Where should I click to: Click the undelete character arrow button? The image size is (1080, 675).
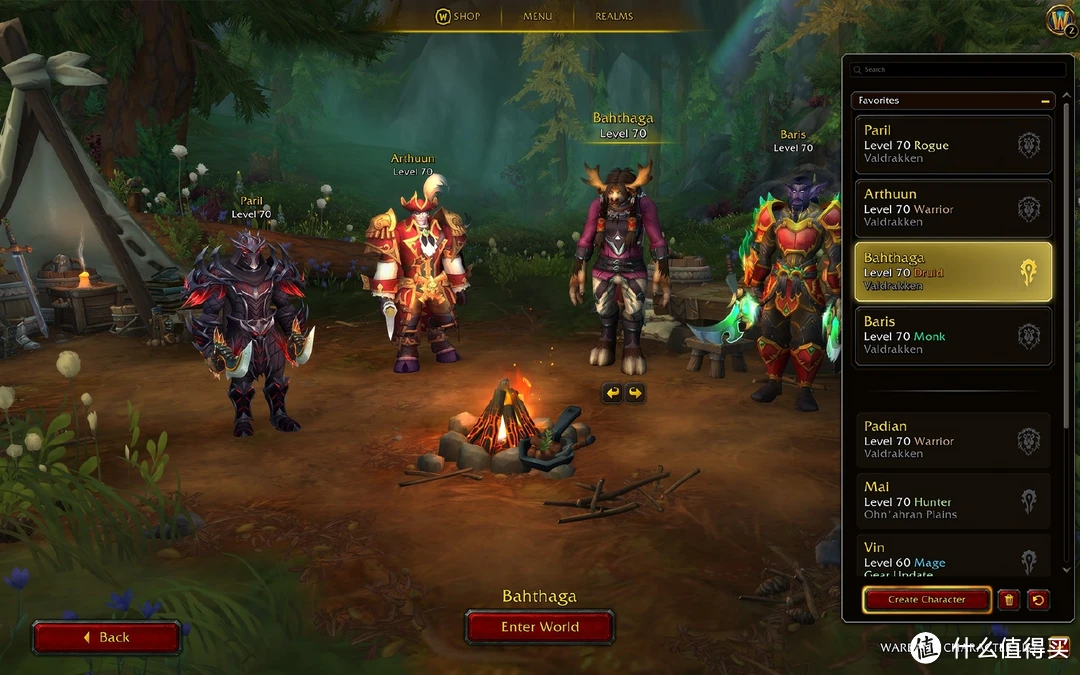[1038, 600]
